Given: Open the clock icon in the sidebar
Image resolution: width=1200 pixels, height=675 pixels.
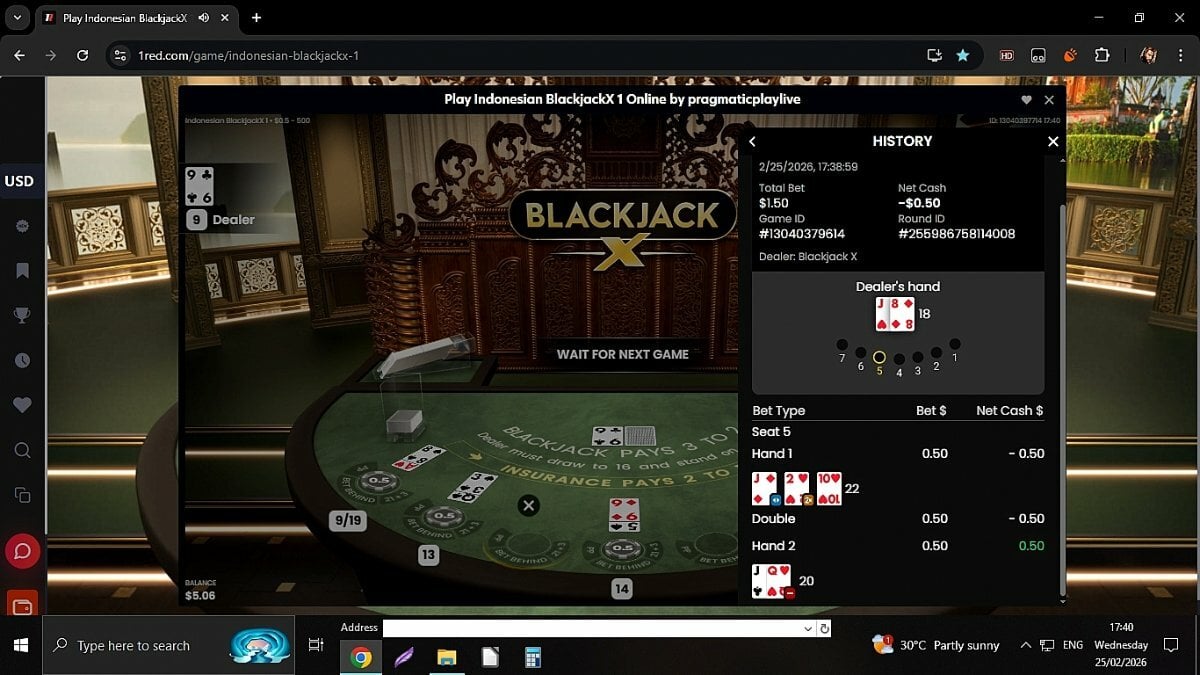Looking at the screenshot, I should 22,360.
